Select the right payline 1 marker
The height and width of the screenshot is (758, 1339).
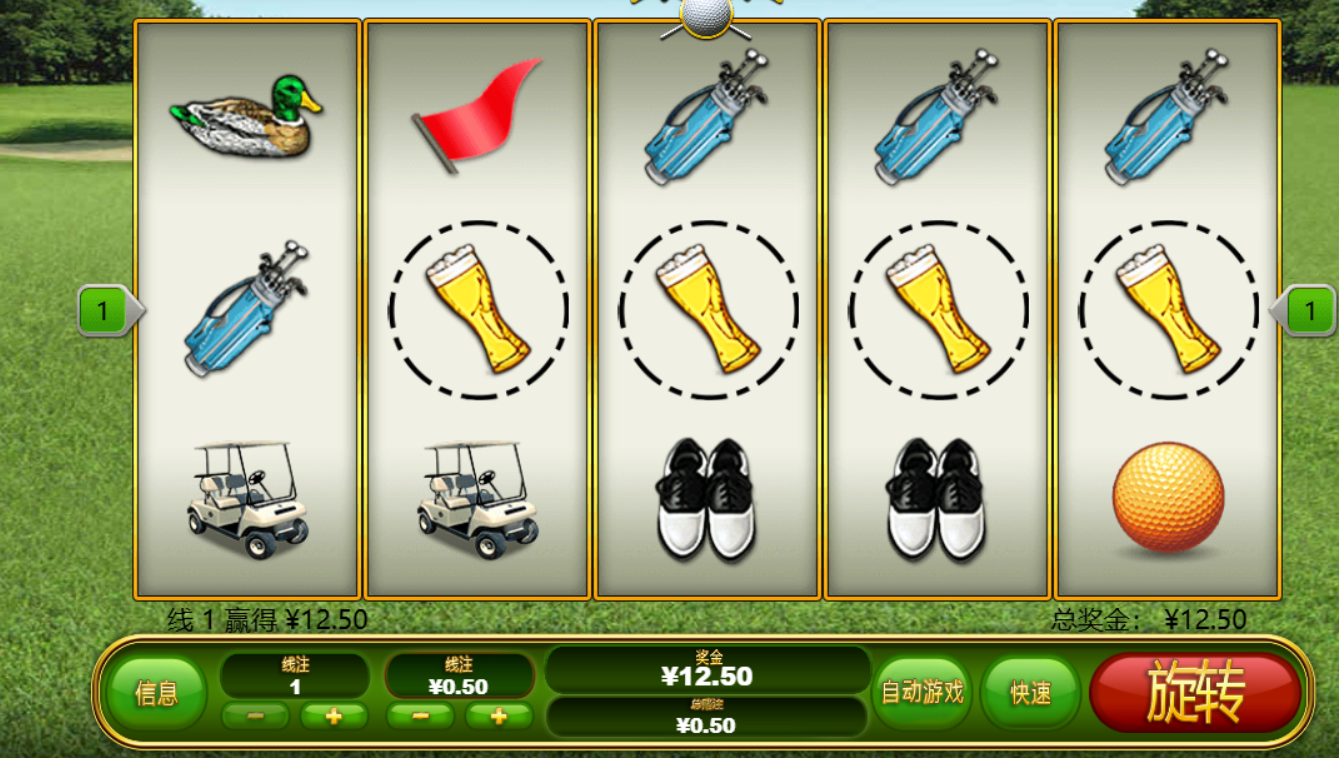tap(1309, 311)
